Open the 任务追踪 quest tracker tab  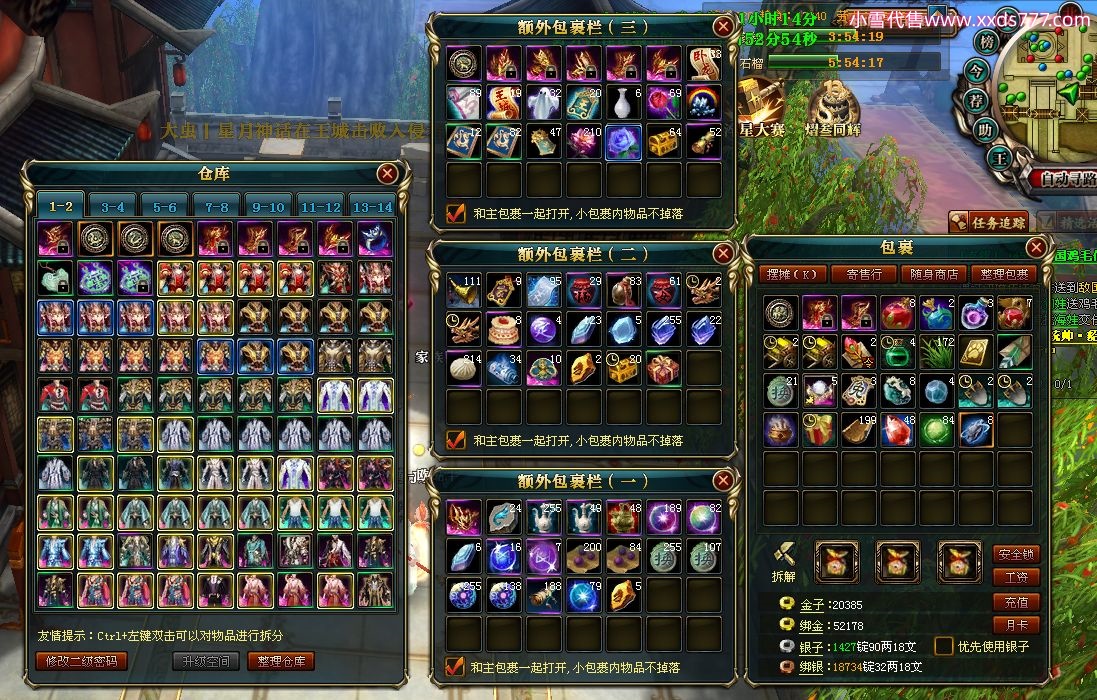[x=987, y=223]
